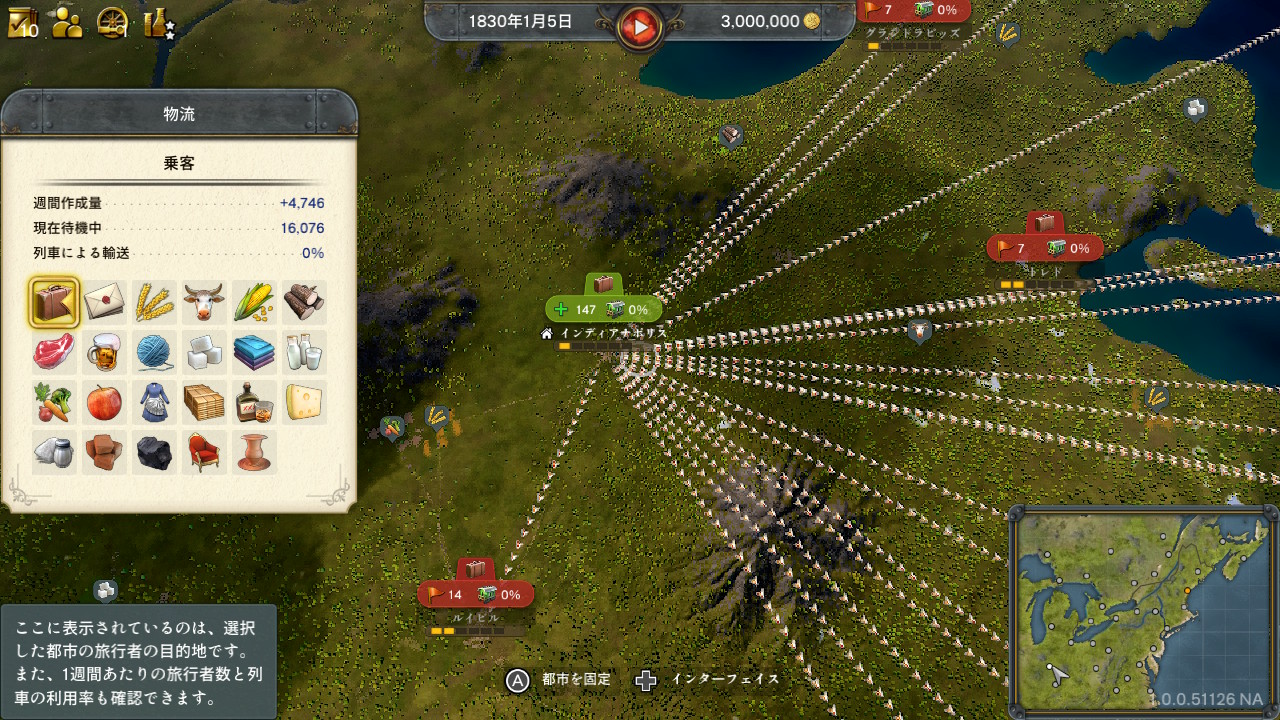This screenshot has height=720, width=1280.
Task: Open the research flask icon
Action: click(157, 22)
